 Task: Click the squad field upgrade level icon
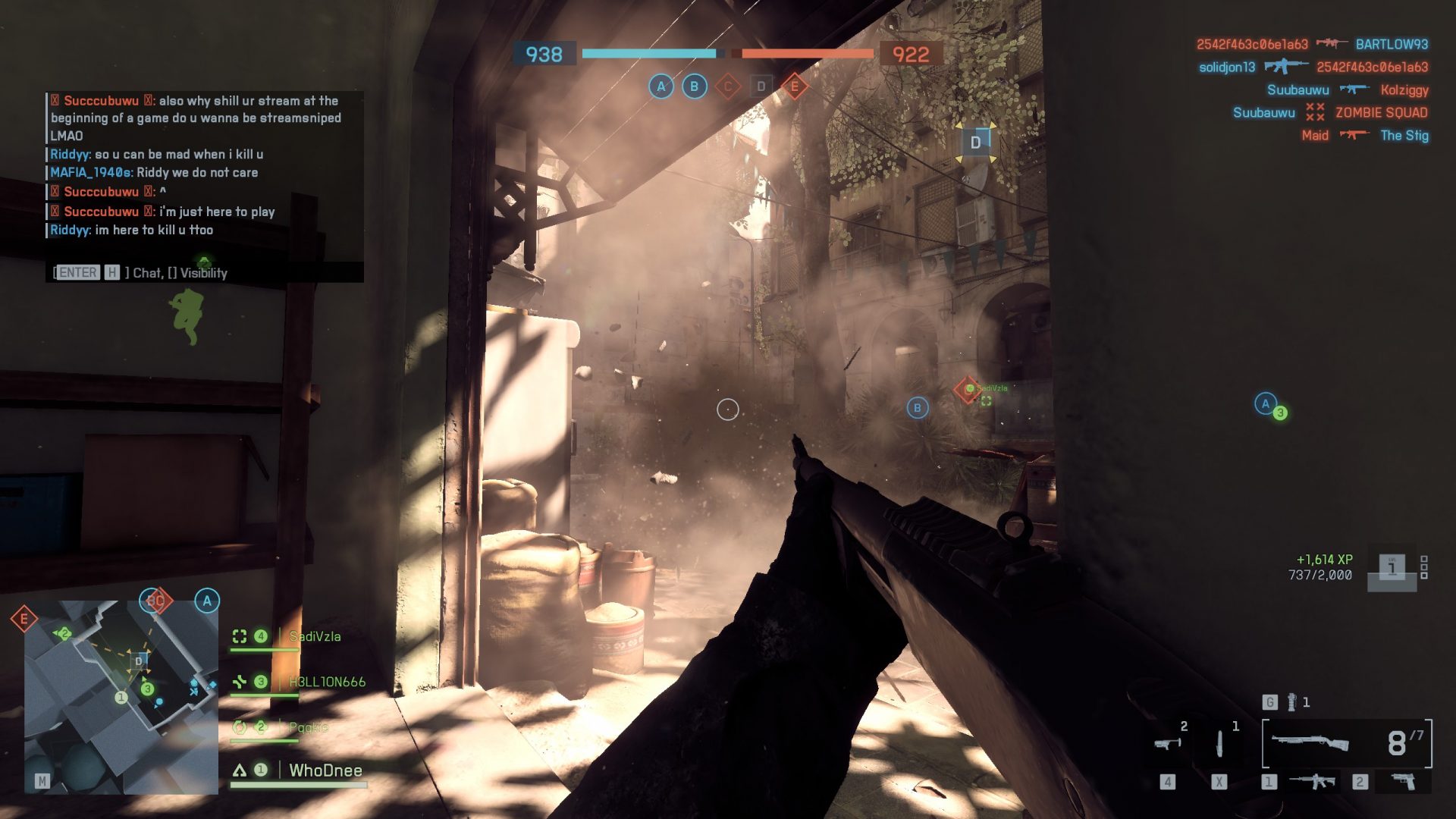pos(1392,568)
